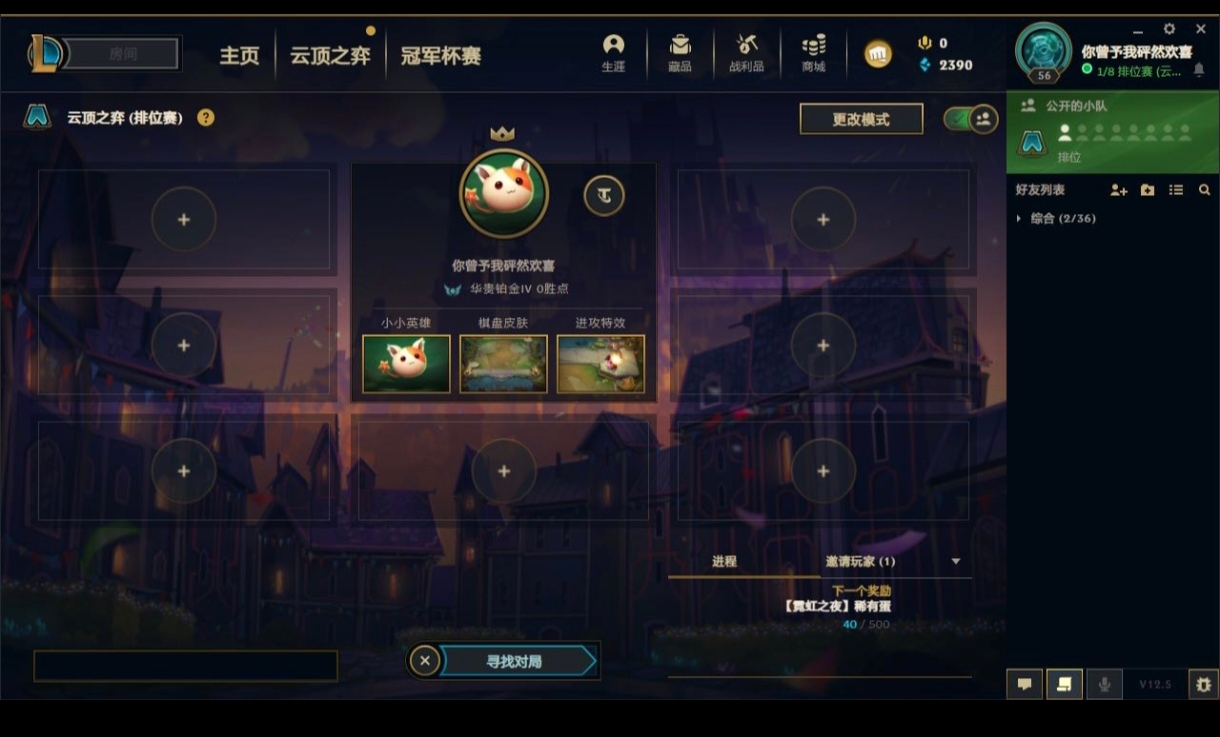Click the 寻找对局 find match button

[515, 661]
